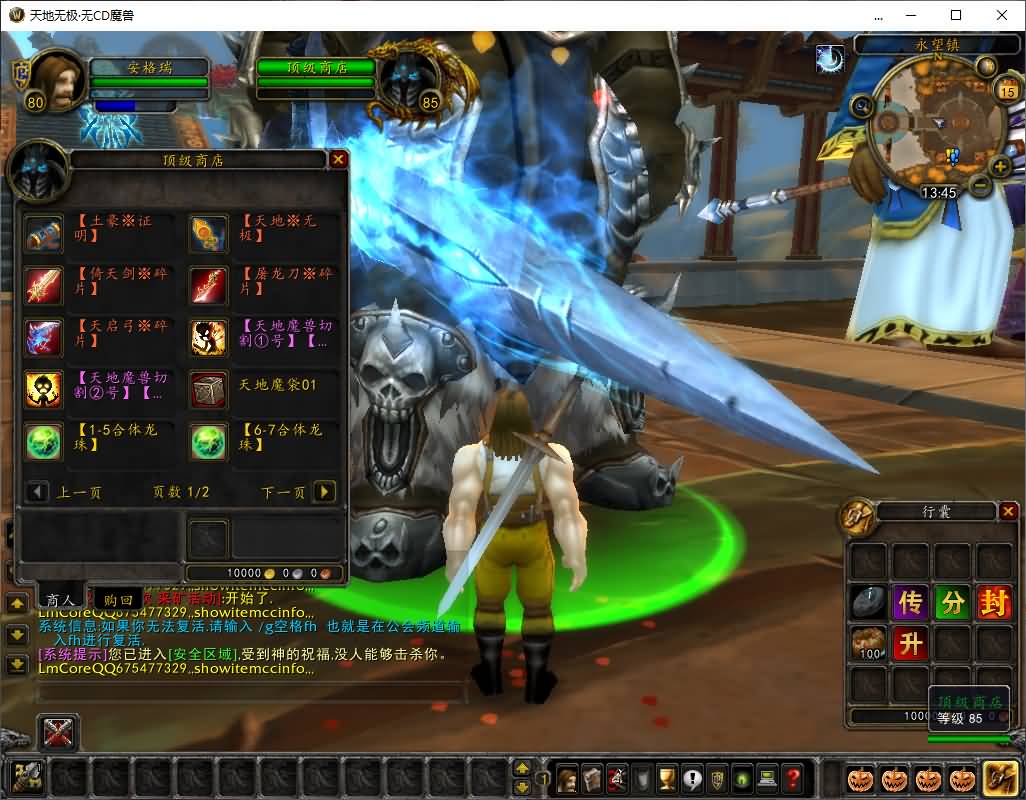Select the 天启弓※碎片 bow fragment
Viewport: 1026px width, 800px height.
click(44, 338)
